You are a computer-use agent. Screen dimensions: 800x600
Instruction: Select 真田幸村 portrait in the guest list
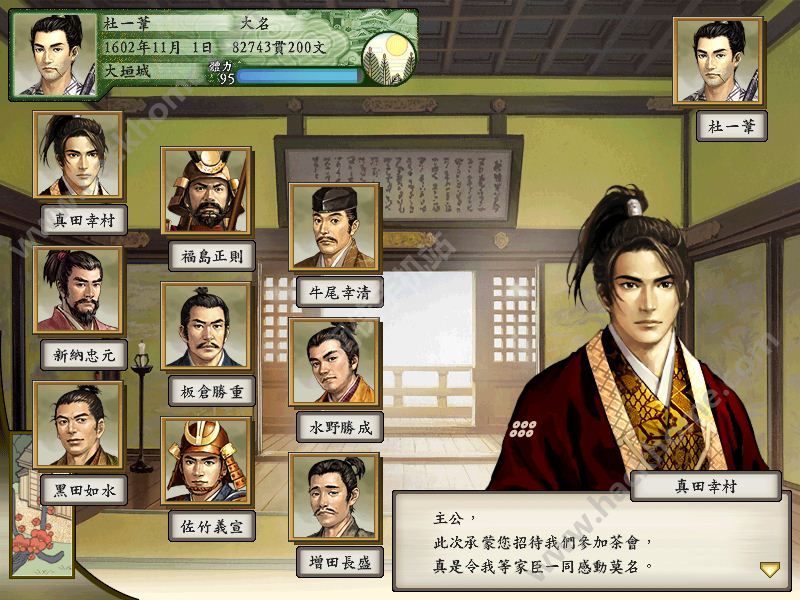click(78, 155)
